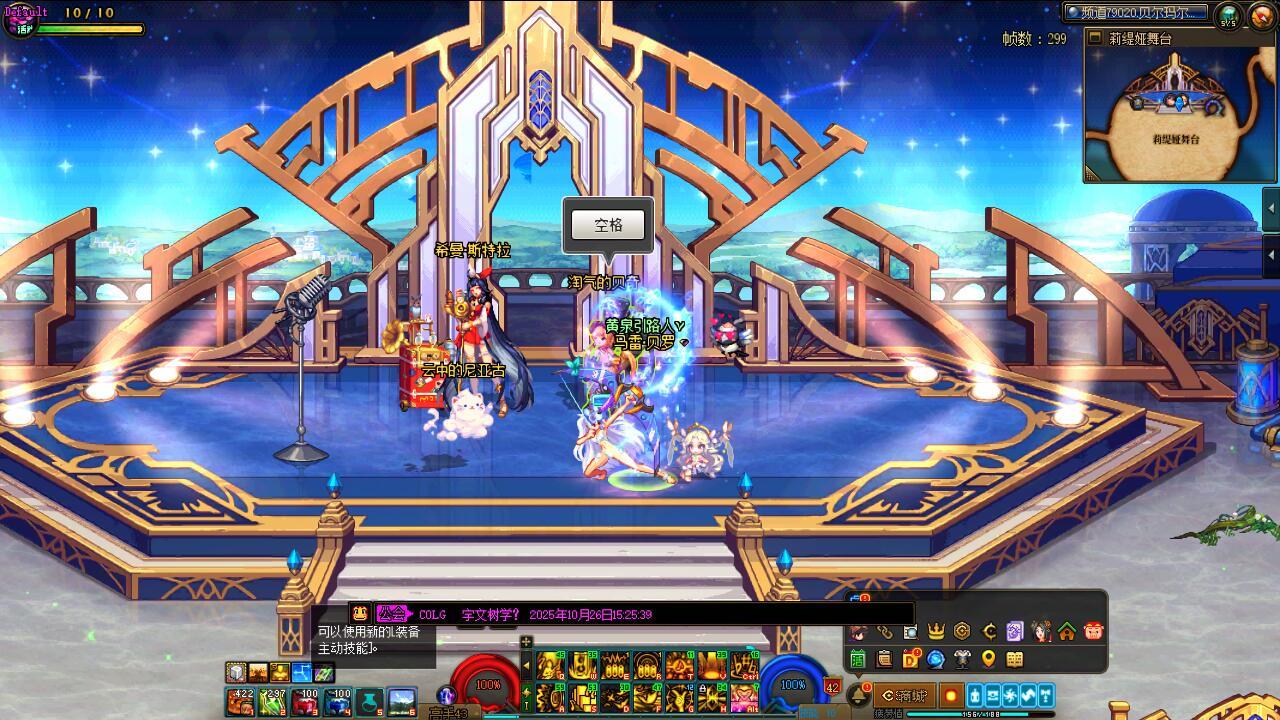Click the 公会 guild chat tag

coord(393,614)
